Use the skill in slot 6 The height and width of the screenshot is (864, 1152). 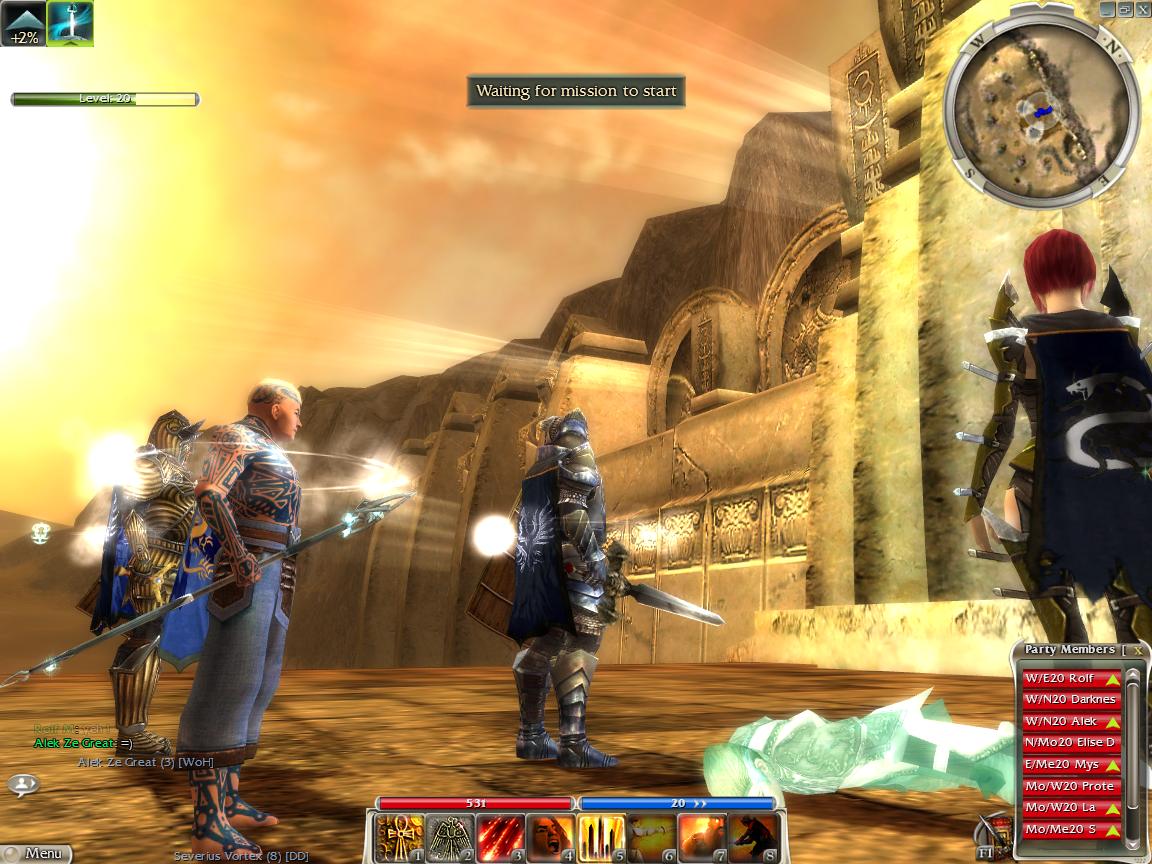click(651, 838)
